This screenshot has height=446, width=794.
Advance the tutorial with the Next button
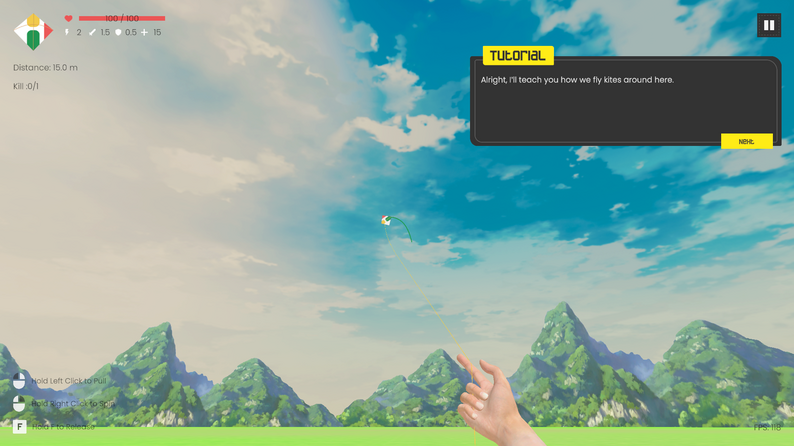(x=746, y=141)
